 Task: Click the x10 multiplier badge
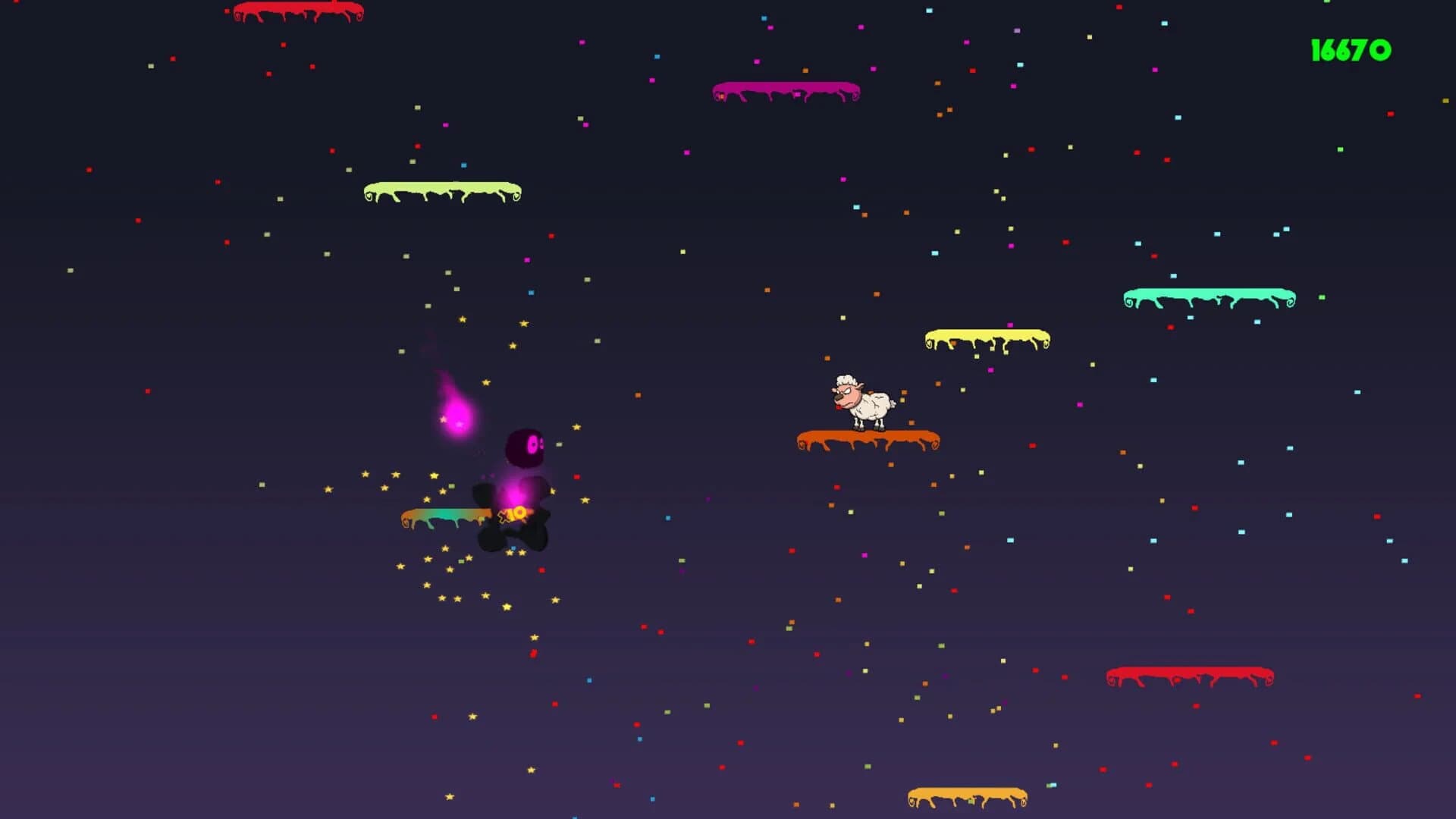click(514, 516)
